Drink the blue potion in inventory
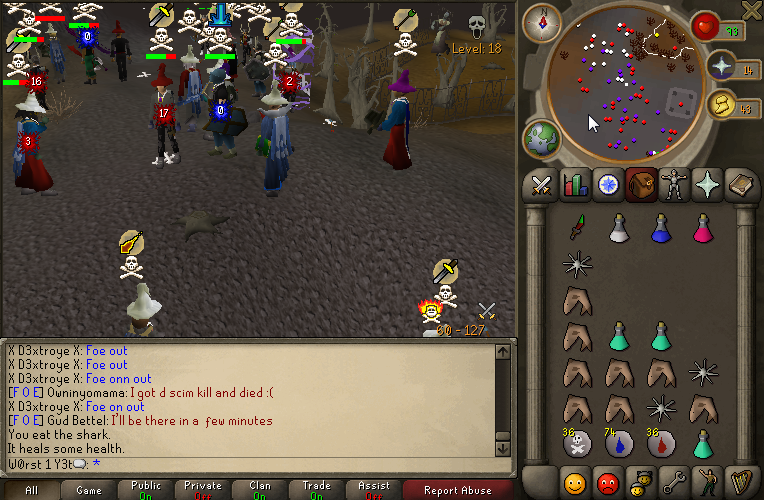Image resolution: width=764 pixels, height=500 pixels. (660, 228)
